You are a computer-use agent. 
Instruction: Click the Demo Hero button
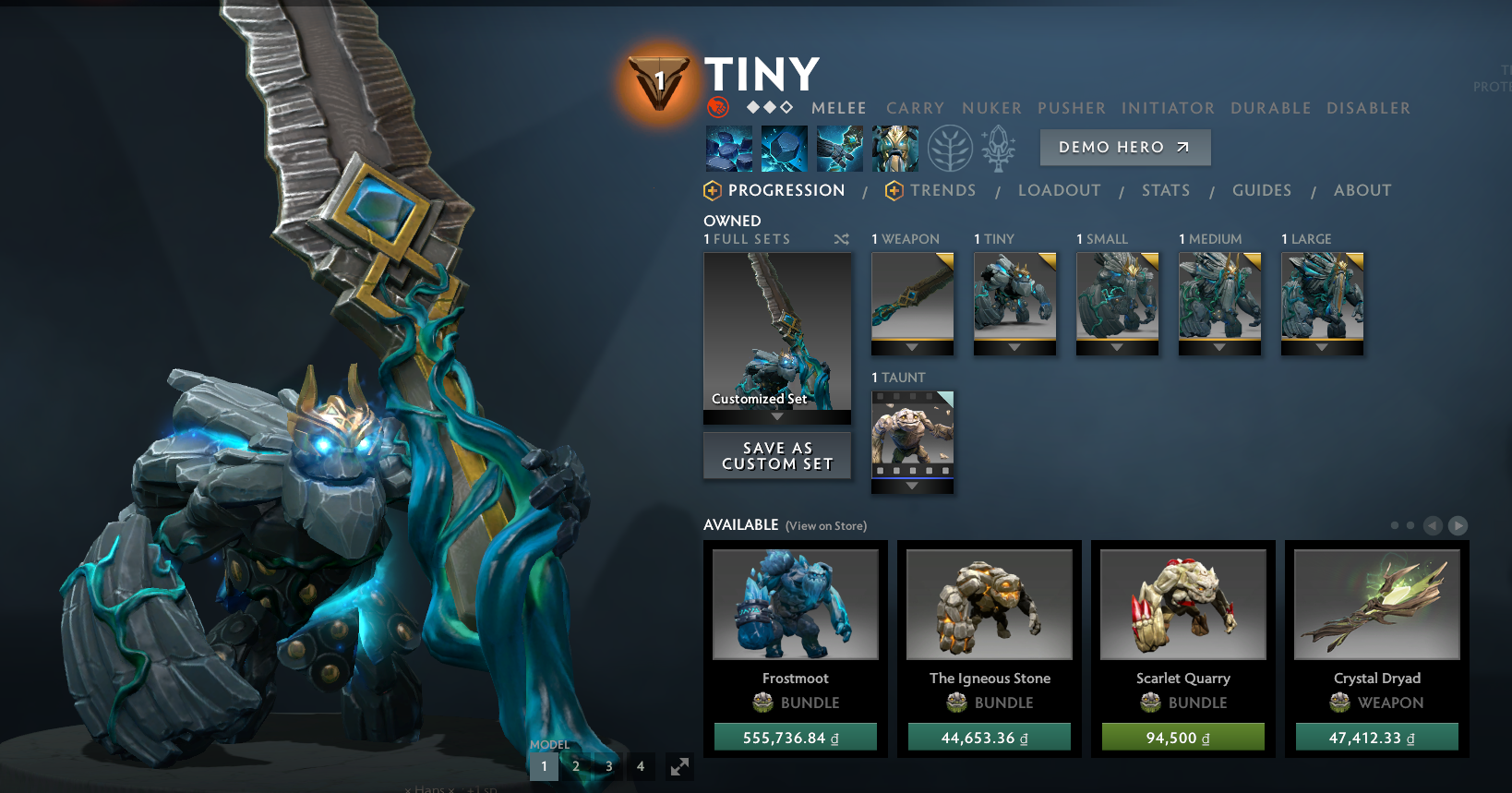[1124, 147]
